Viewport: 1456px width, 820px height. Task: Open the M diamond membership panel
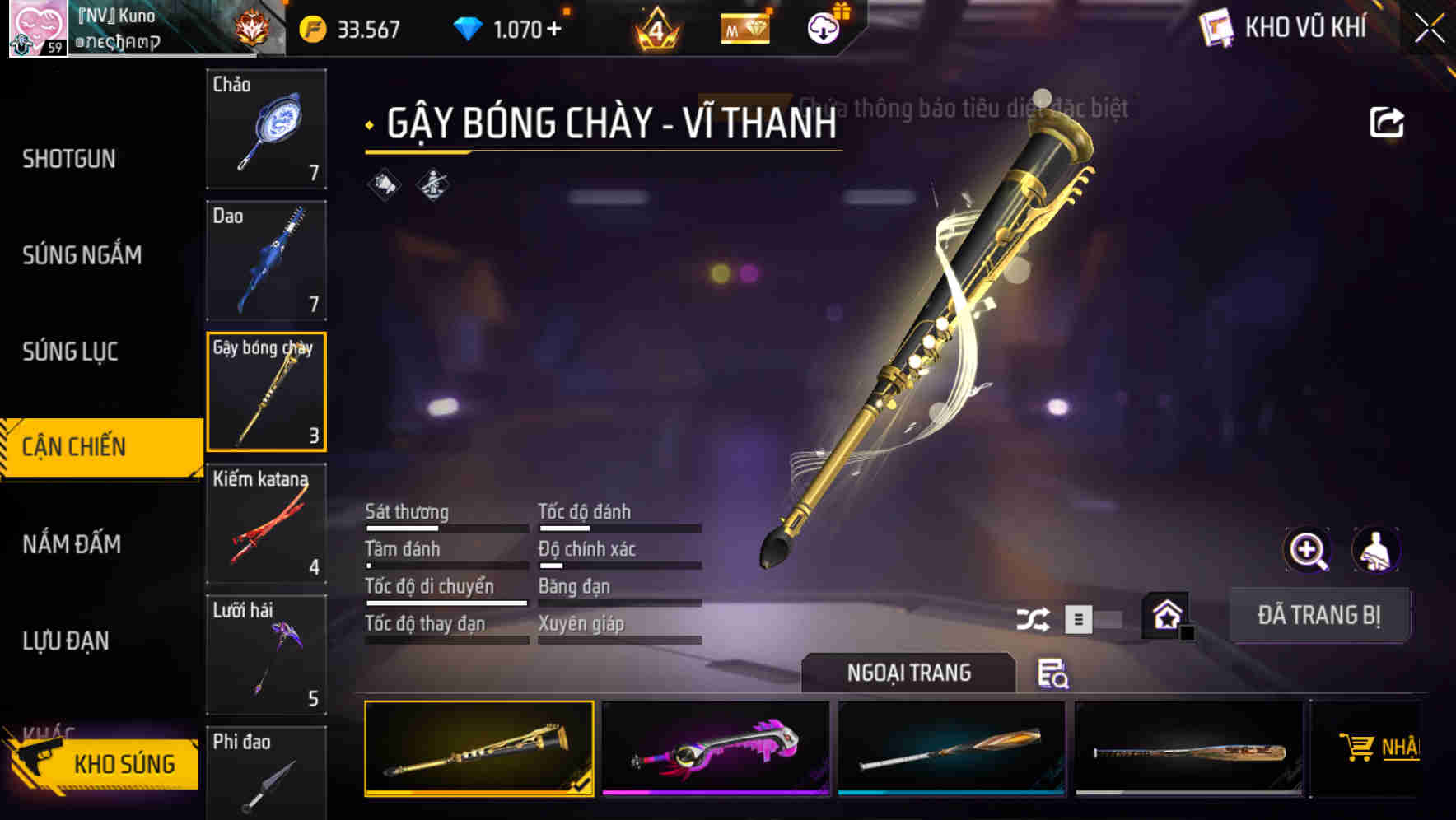(x=744, y=27)
